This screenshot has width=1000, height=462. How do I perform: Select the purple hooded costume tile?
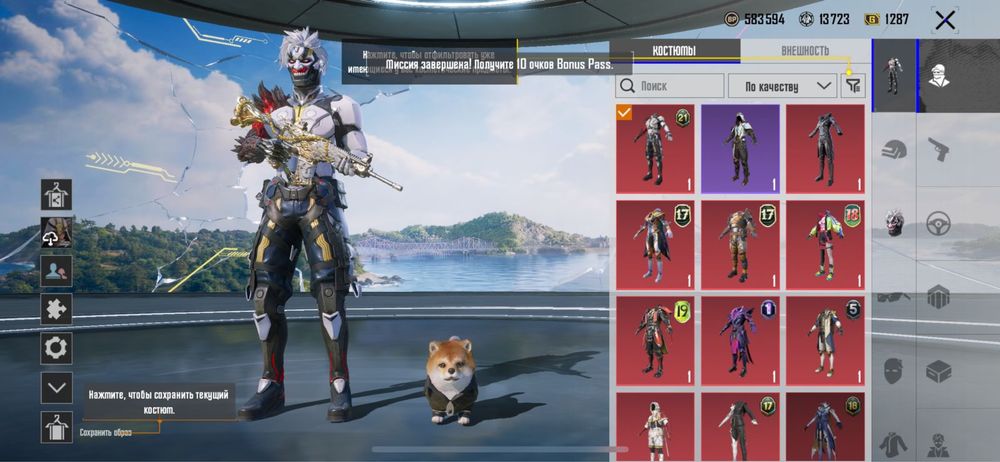pos(739,149)
